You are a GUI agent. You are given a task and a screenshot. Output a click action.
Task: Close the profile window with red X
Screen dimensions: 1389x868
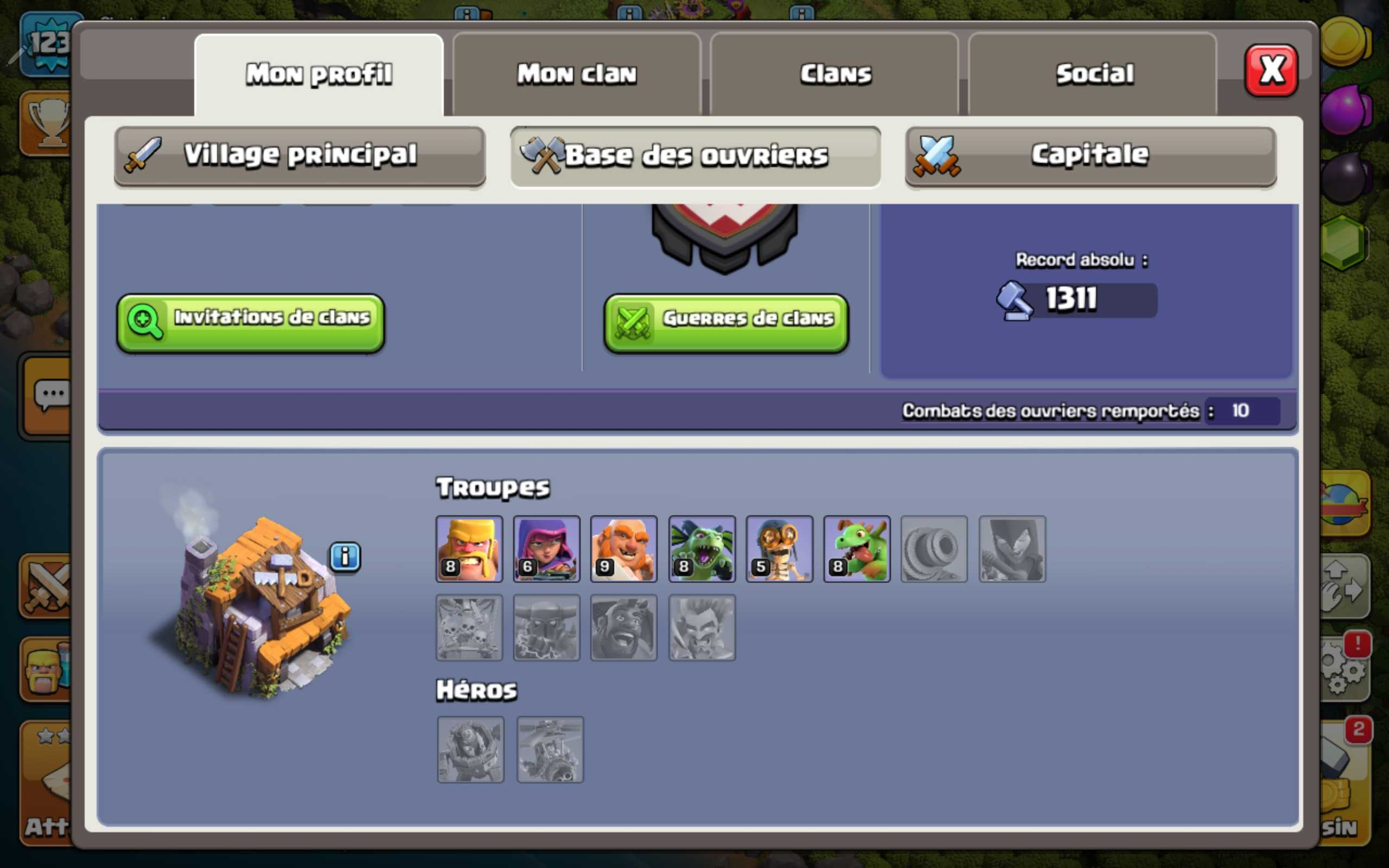click(x=1270, y=71)
